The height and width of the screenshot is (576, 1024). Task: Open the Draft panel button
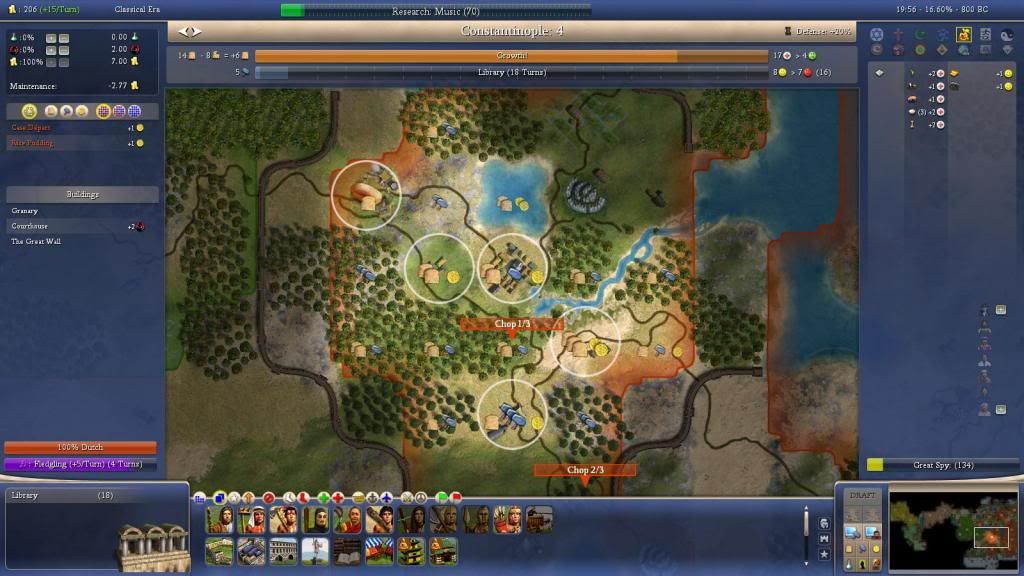[861, 496]
